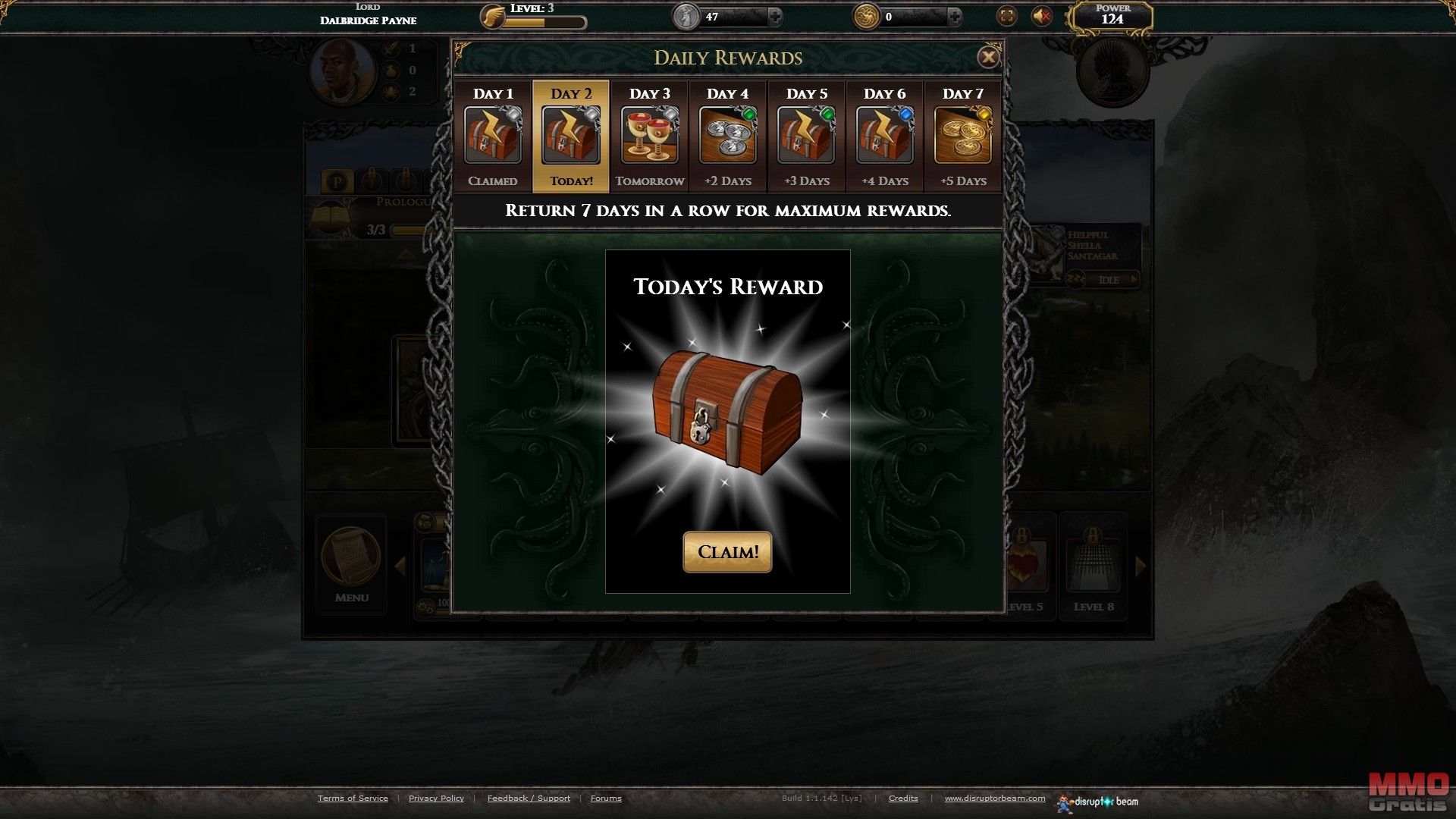Screen dimensions: 1456x819
Task: Visit the Forums link
Action: click(606, 798)
